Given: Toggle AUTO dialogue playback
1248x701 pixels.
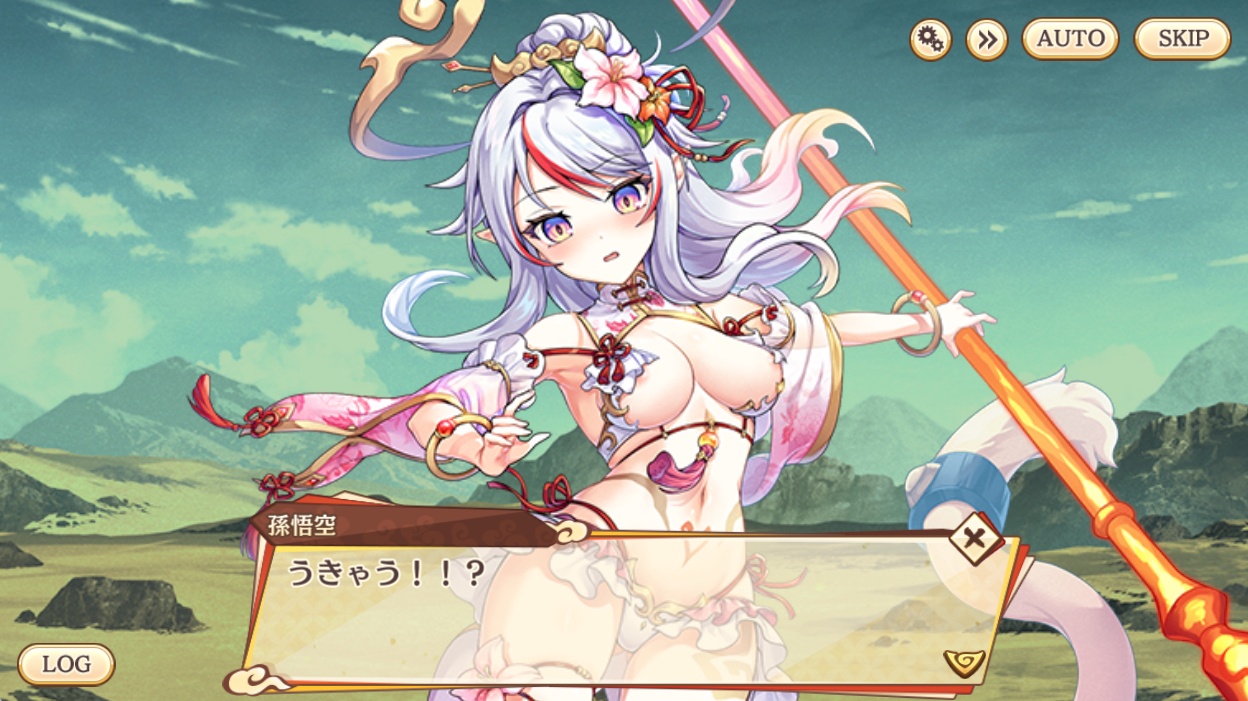Looking at the screenshot, I should click(1070, 40).
